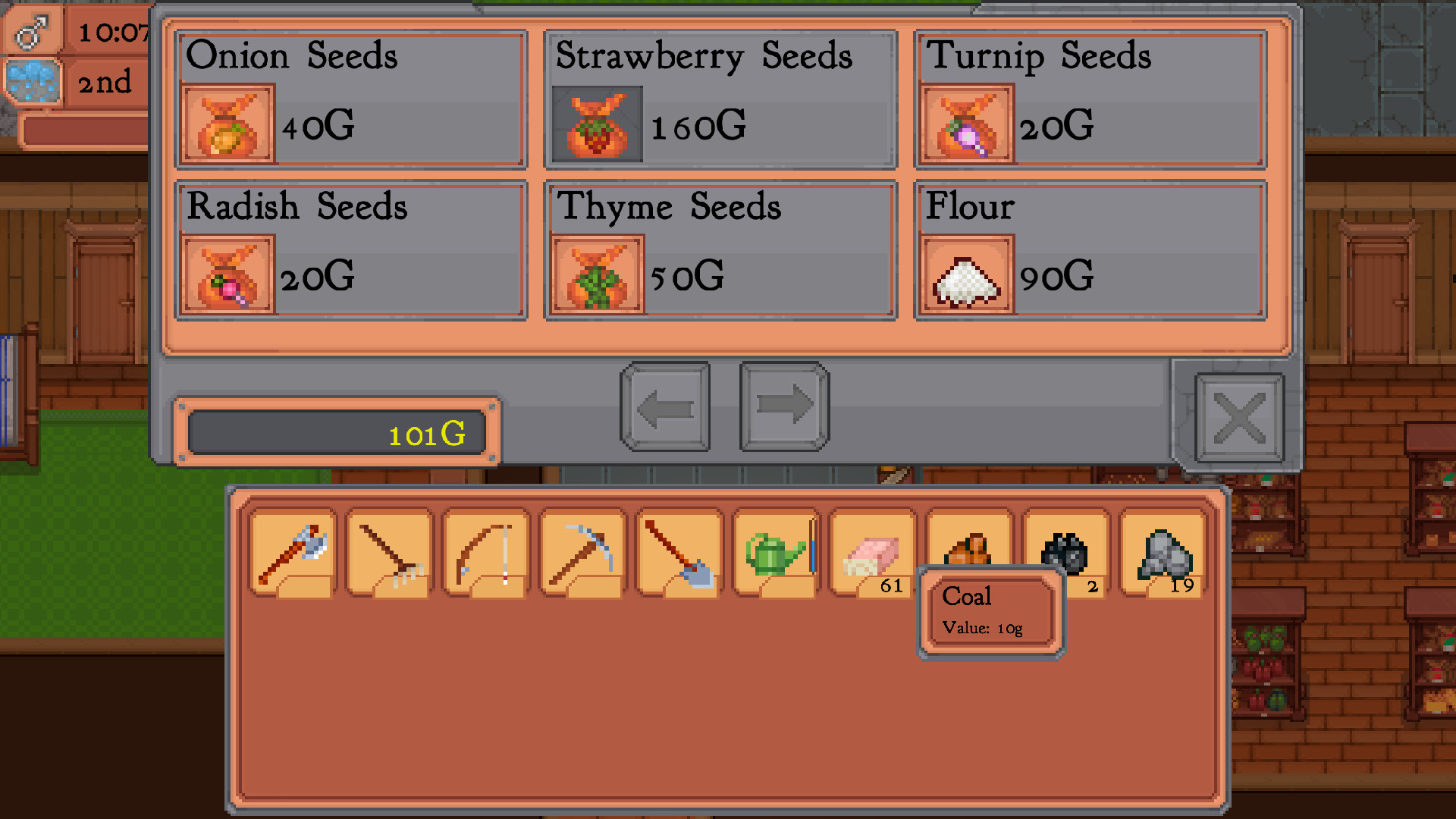Viewport: 1456px width, 819px height.
Task: Go to next shop page with right arrow
Action: coord(784,407)
